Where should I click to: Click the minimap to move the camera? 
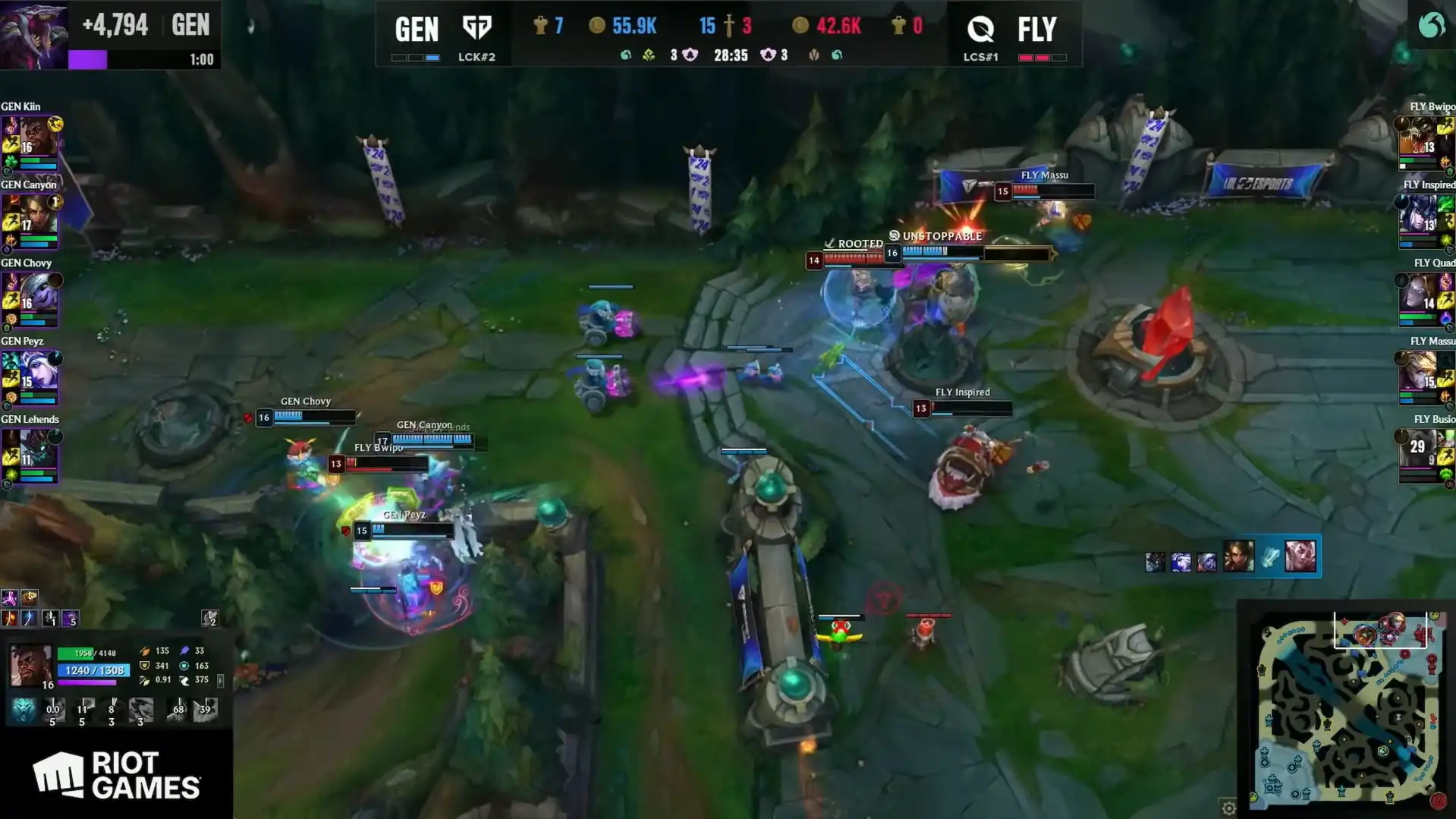pos(1347,713)
